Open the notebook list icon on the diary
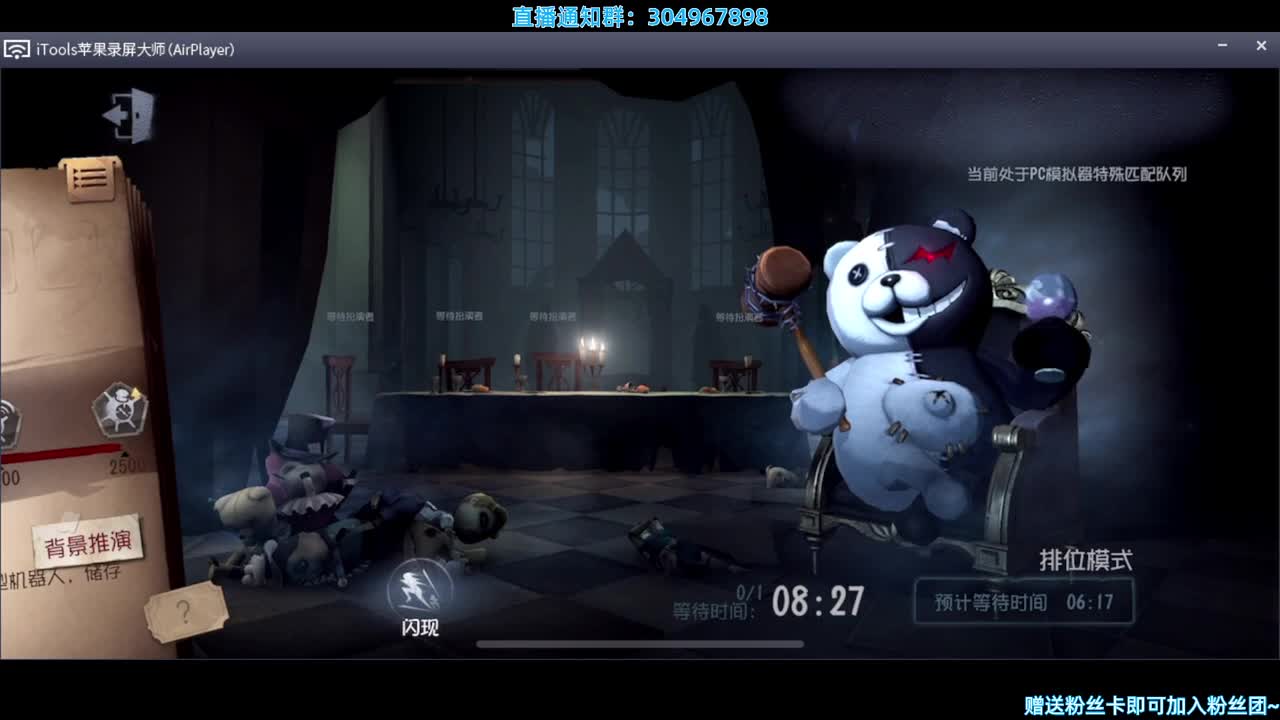Image resolution: width=1280 pixels, height=720 pixels. point(88,177)
